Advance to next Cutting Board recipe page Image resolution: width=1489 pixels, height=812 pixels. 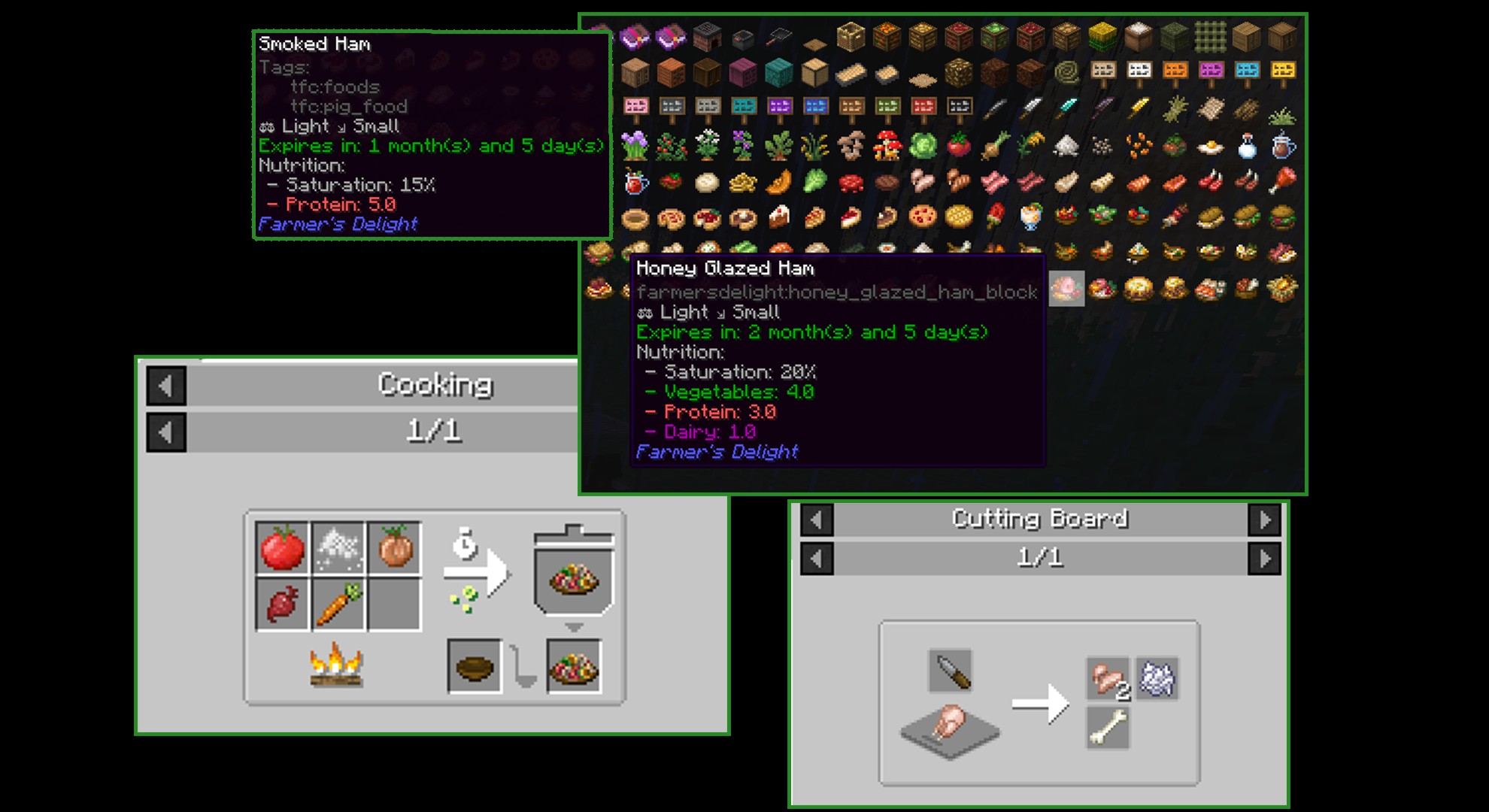(x=1264, y=559)
